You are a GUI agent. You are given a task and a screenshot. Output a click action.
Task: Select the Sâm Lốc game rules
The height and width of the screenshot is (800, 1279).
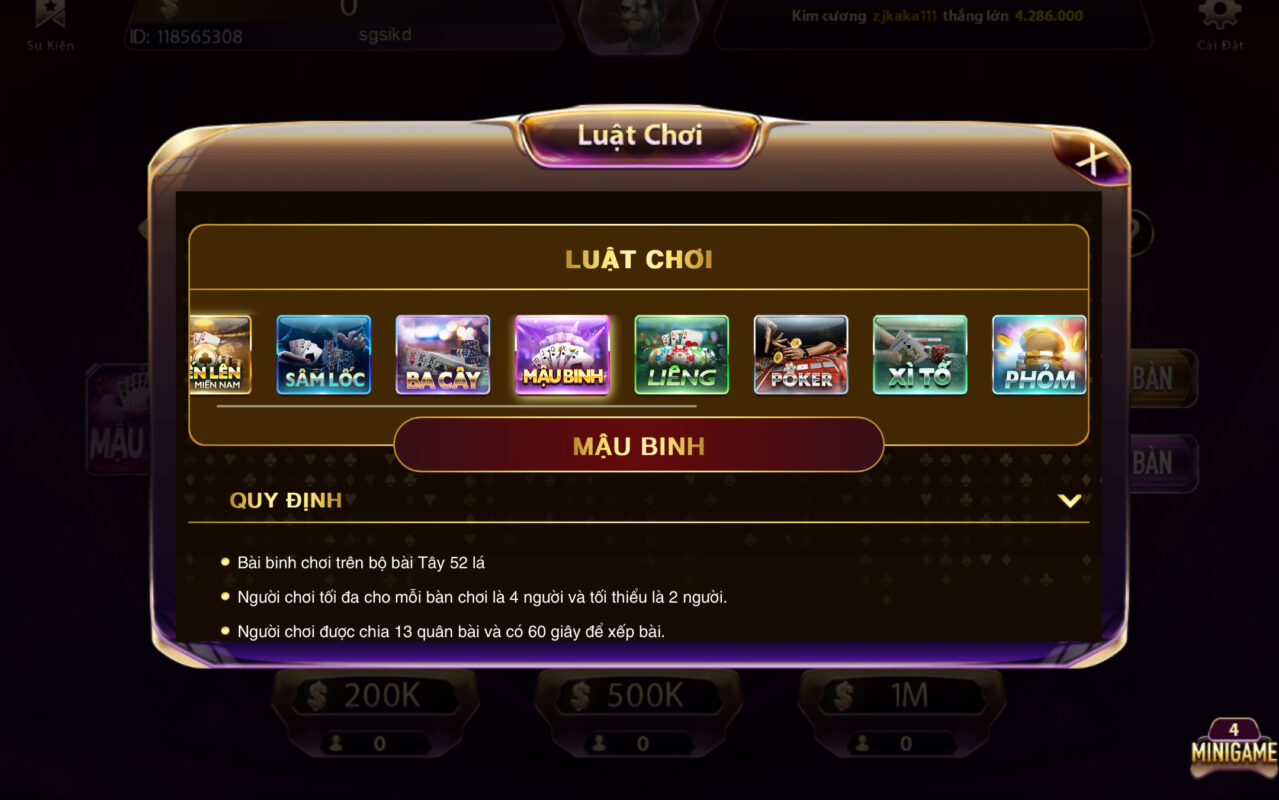tap(323, 355)
